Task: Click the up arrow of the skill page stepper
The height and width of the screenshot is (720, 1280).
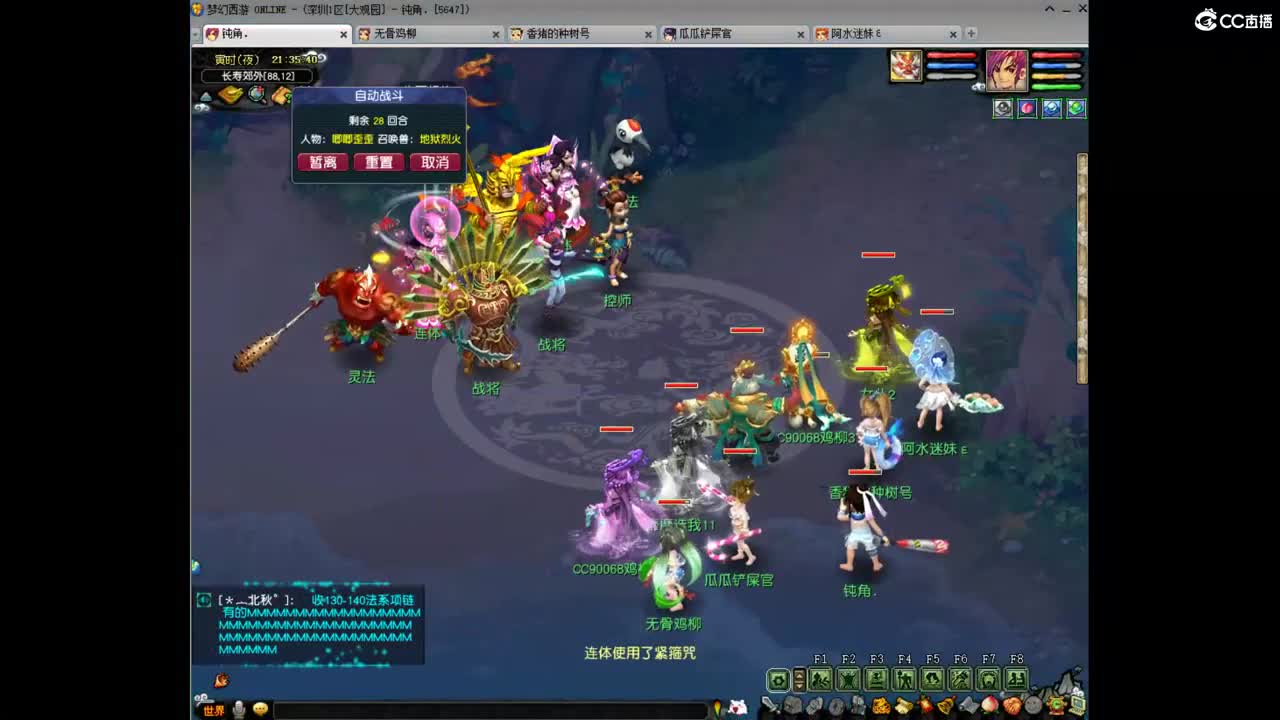Action: coord(799,673)
